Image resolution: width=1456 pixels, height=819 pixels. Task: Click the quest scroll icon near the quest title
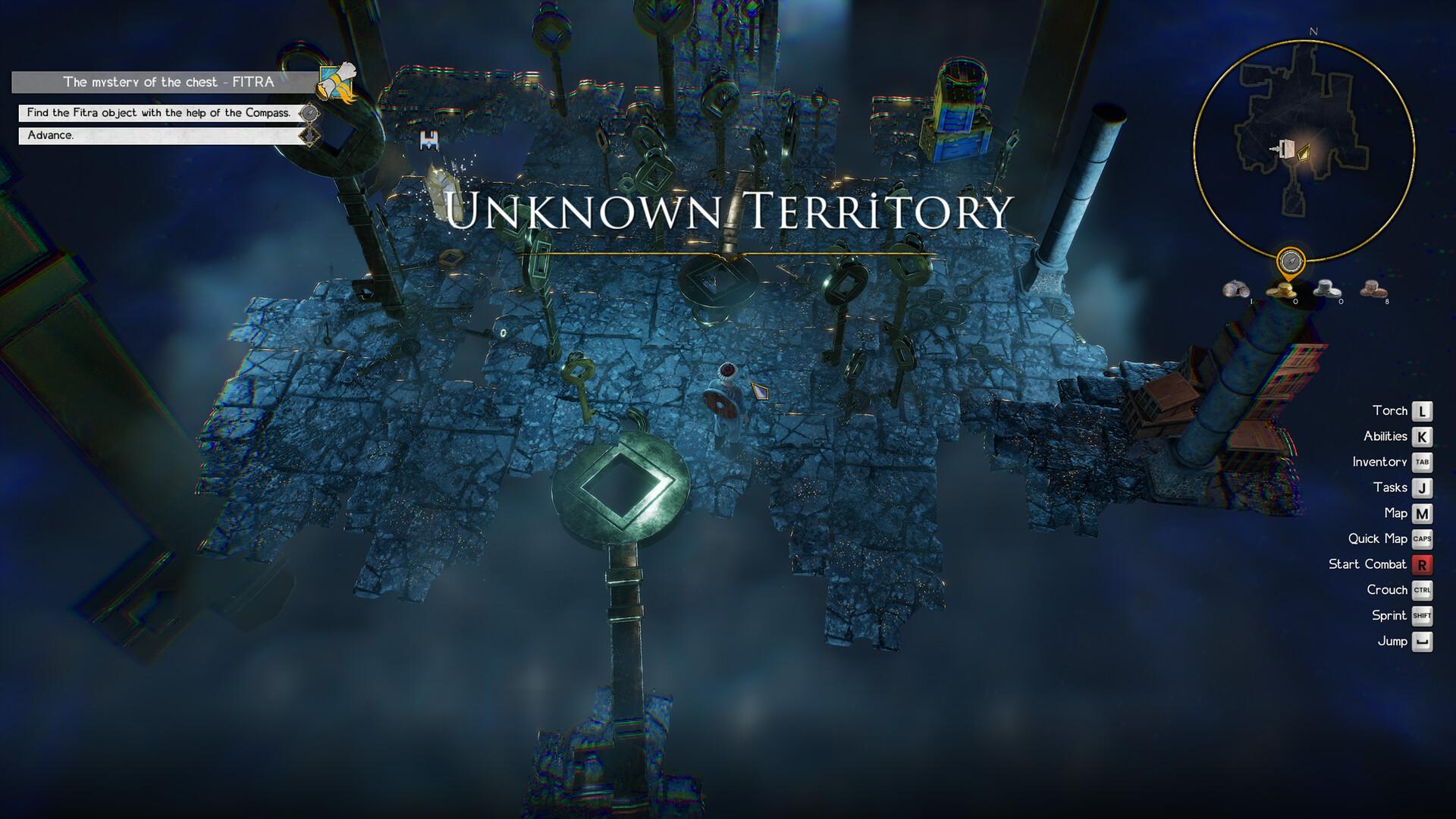[x=336, y=81]
